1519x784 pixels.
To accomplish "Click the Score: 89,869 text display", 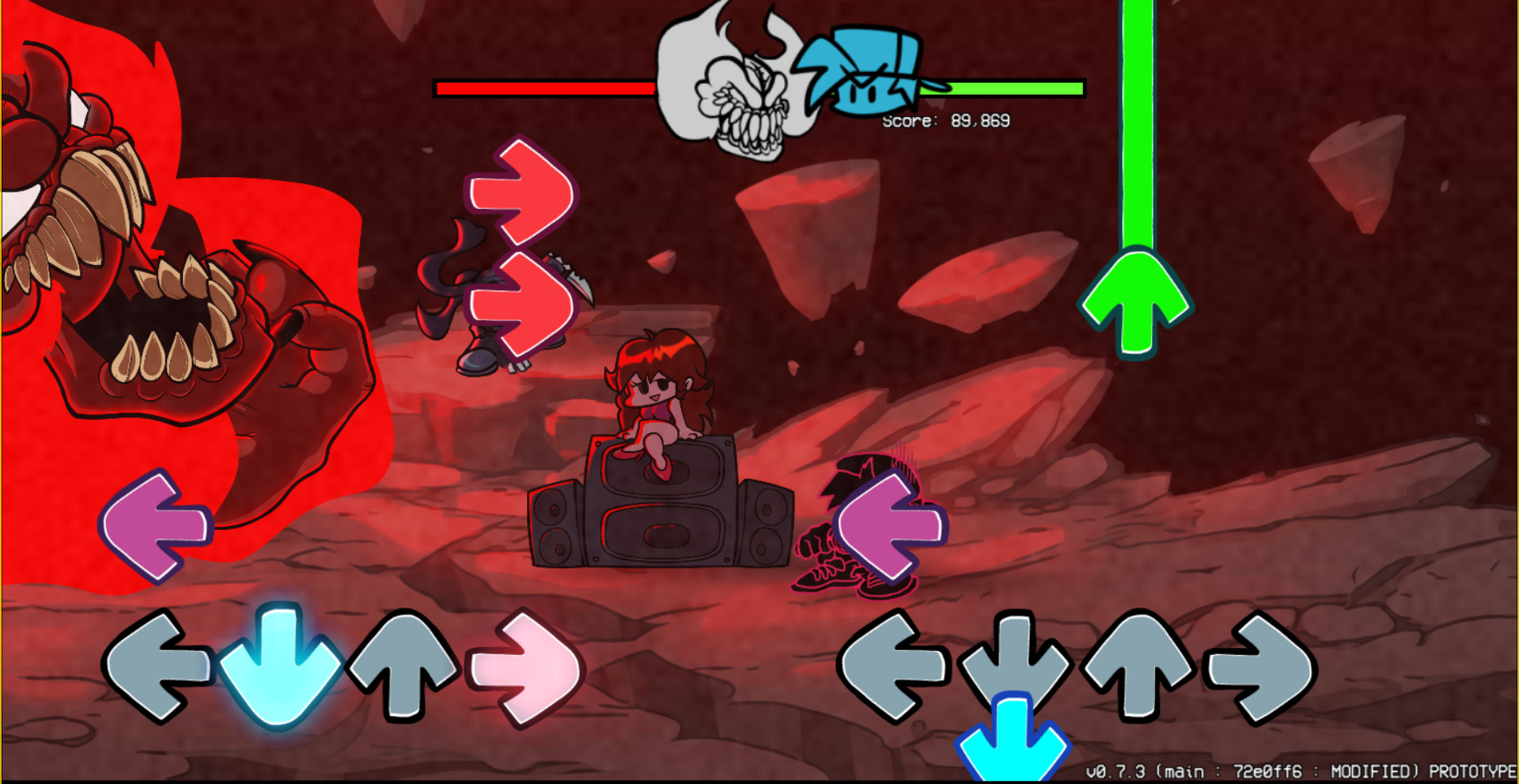I will [945, 121].
